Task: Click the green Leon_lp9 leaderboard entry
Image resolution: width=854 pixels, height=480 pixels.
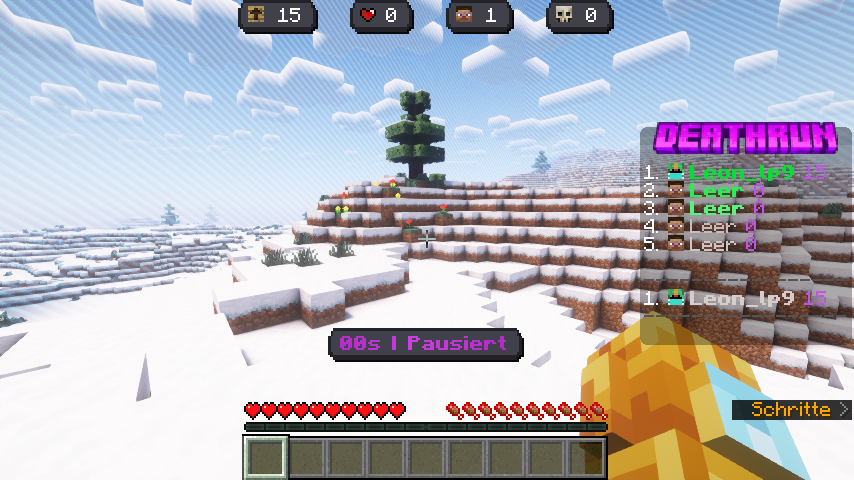Action: pos(741,173)
